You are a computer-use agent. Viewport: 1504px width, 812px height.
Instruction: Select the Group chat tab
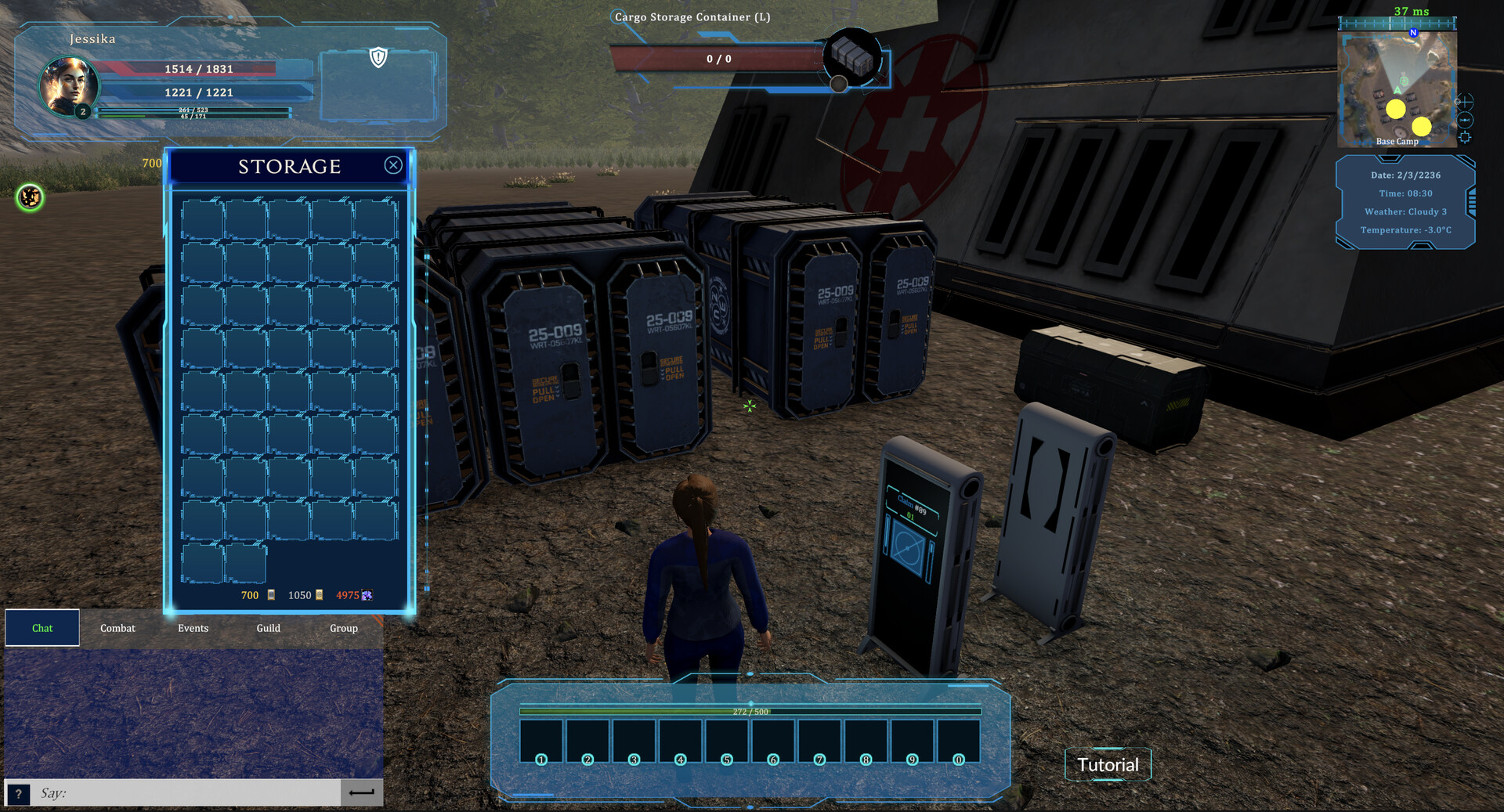click(x=343, y=628)
